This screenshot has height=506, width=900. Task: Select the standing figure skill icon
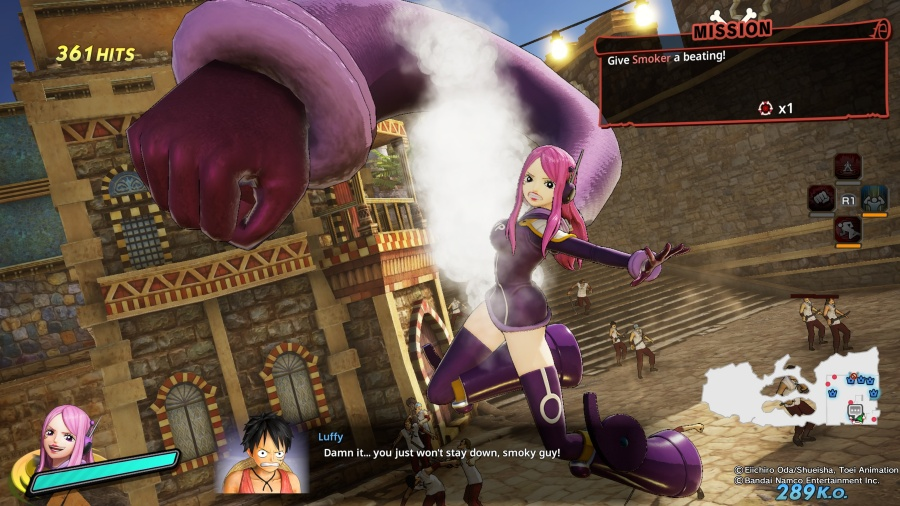848,166
